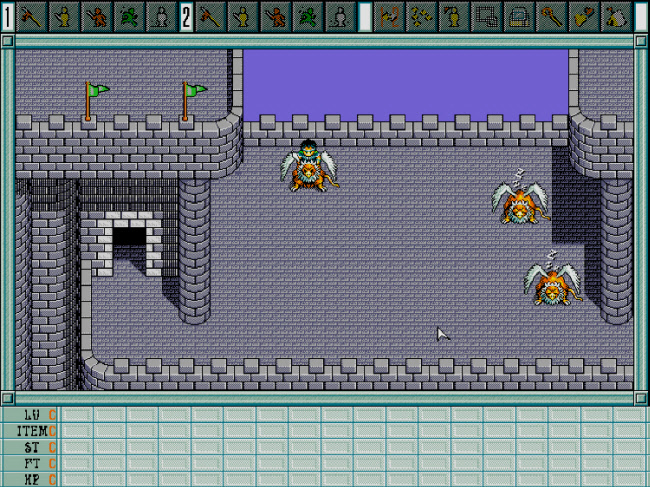The width and height of the screenshot is (650, 487).
Task: Pick party 1's green running figure command
Action: [128, 16]
